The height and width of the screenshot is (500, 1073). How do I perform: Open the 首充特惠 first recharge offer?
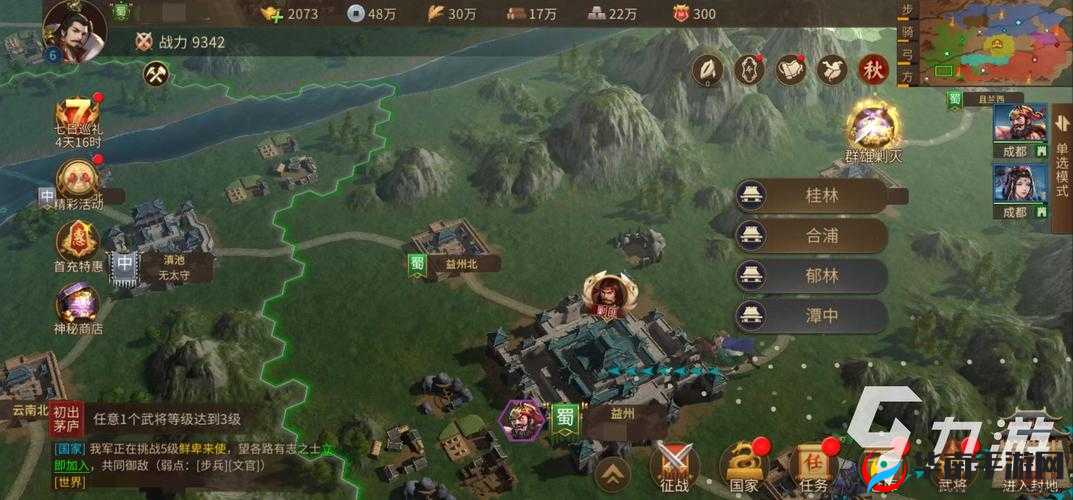tap(78, 242)
